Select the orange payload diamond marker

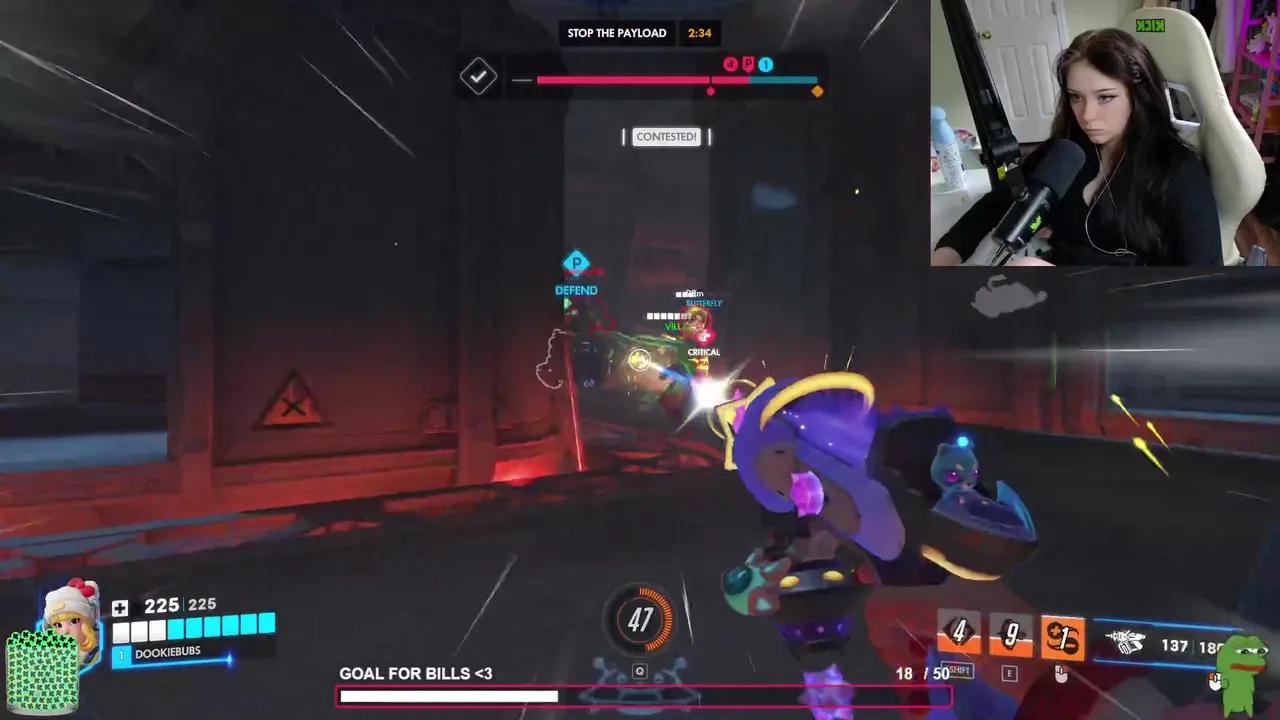tap(817, 91)
